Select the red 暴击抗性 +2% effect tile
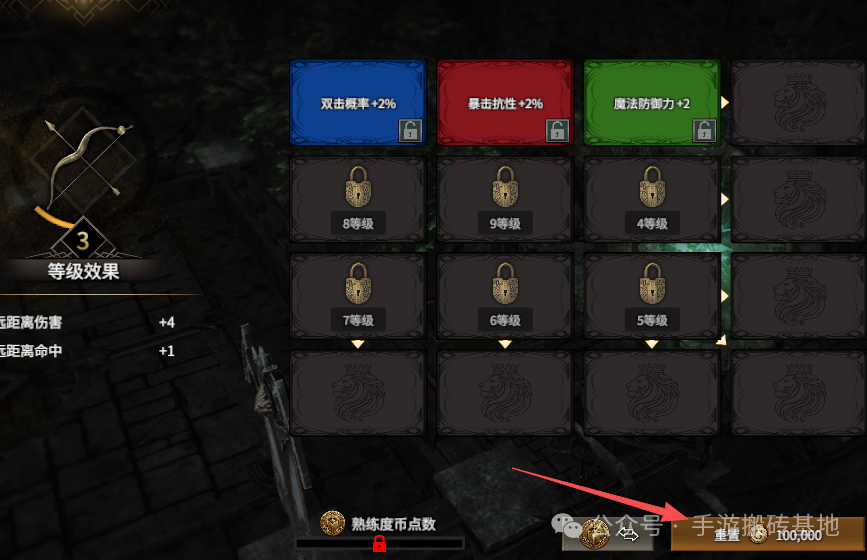This screenshot has width=867, height=560. (x=504, y=101)
